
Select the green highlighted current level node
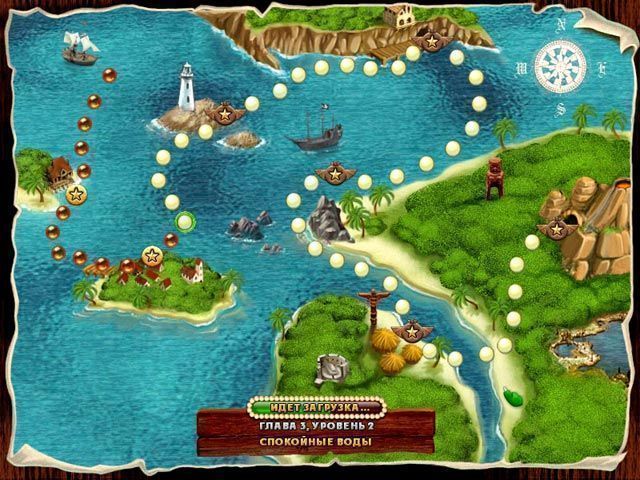(x=184, y=221)
